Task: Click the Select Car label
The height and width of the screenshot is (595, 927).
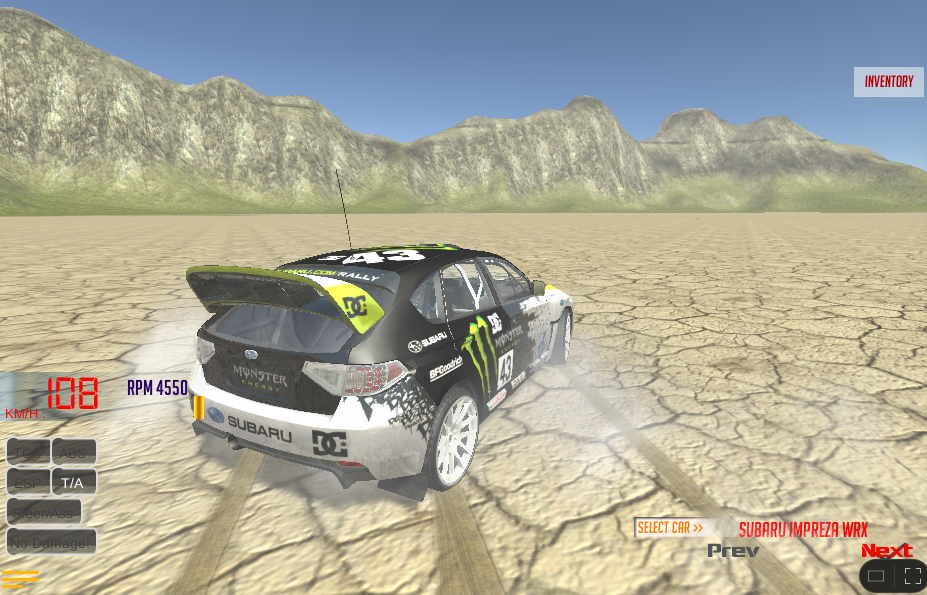Action: click(x=670, y=528)
